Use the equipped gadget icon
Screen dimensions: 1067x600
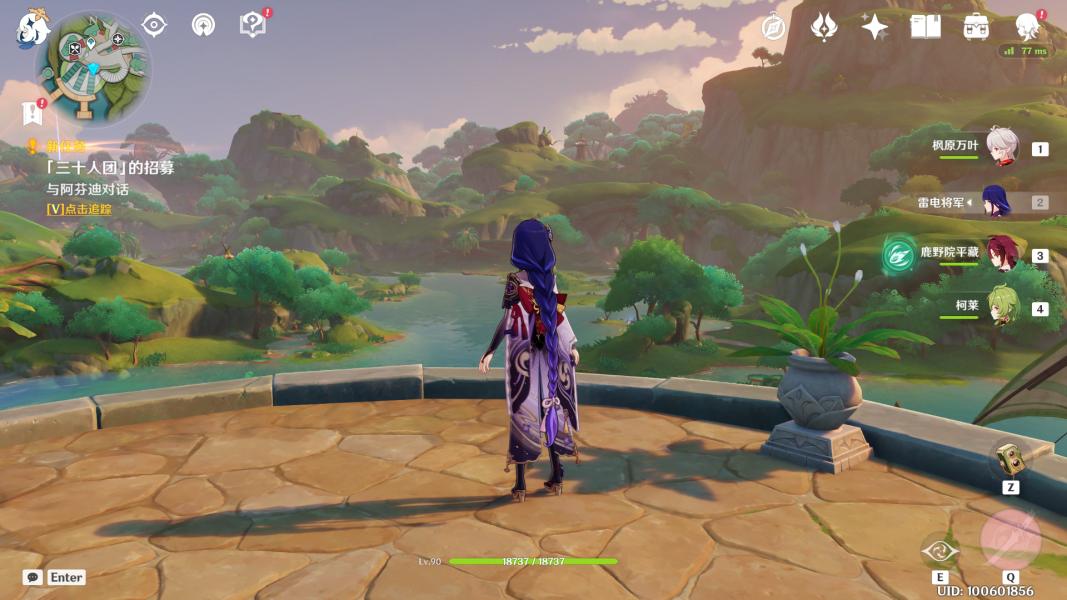coord(1010,459)
